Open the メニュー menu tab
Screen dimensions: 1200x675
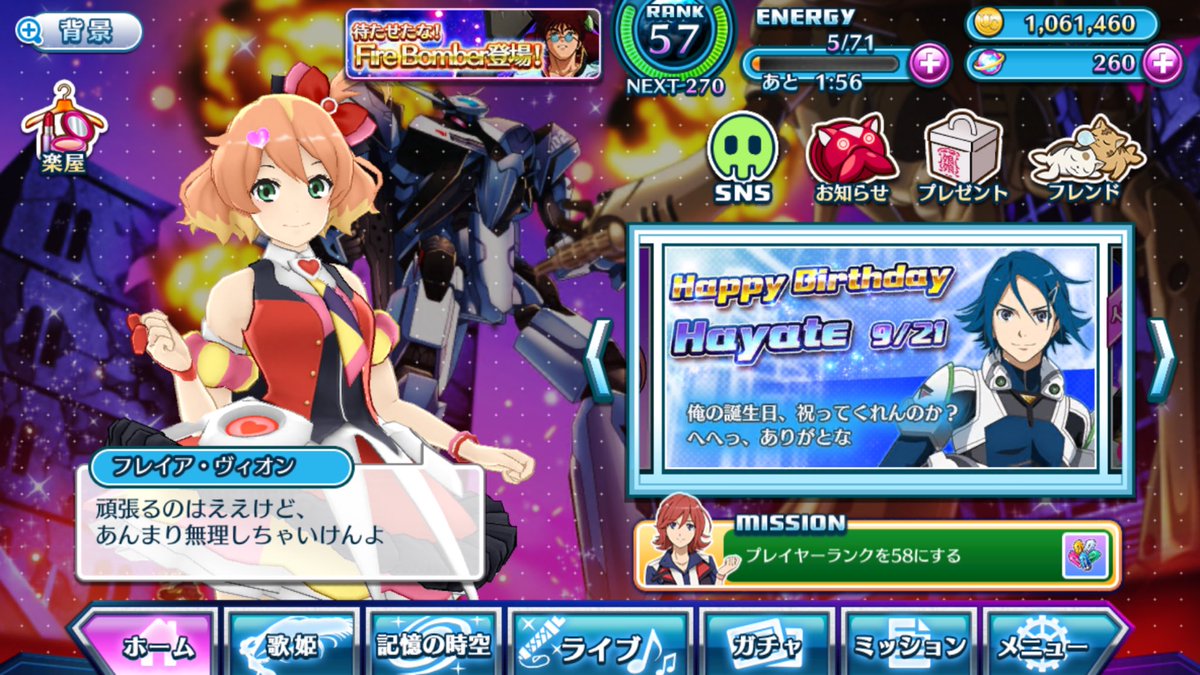click(x=1052, y=645)
